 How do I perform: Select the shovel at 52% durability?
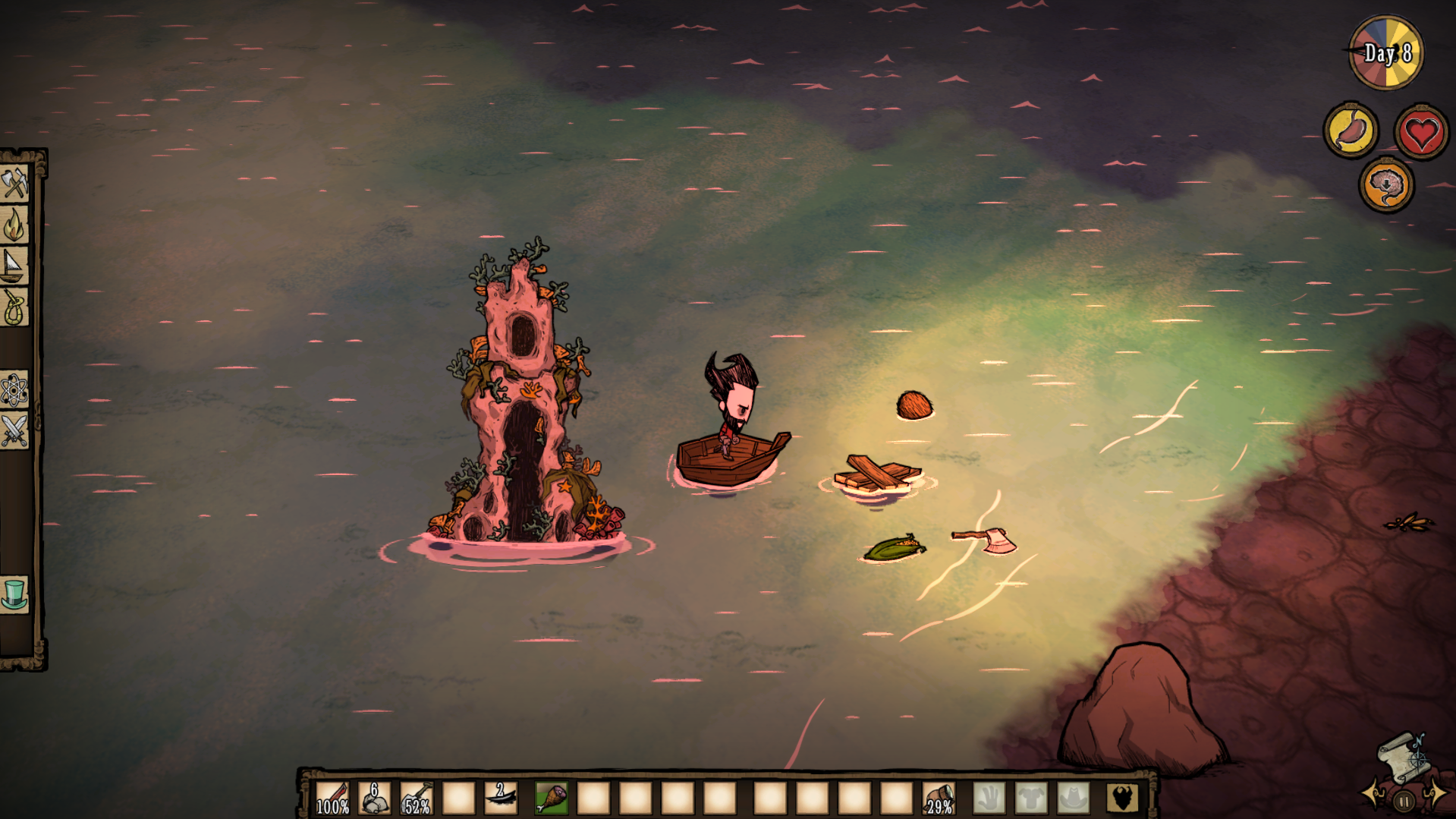pos(417,798)
